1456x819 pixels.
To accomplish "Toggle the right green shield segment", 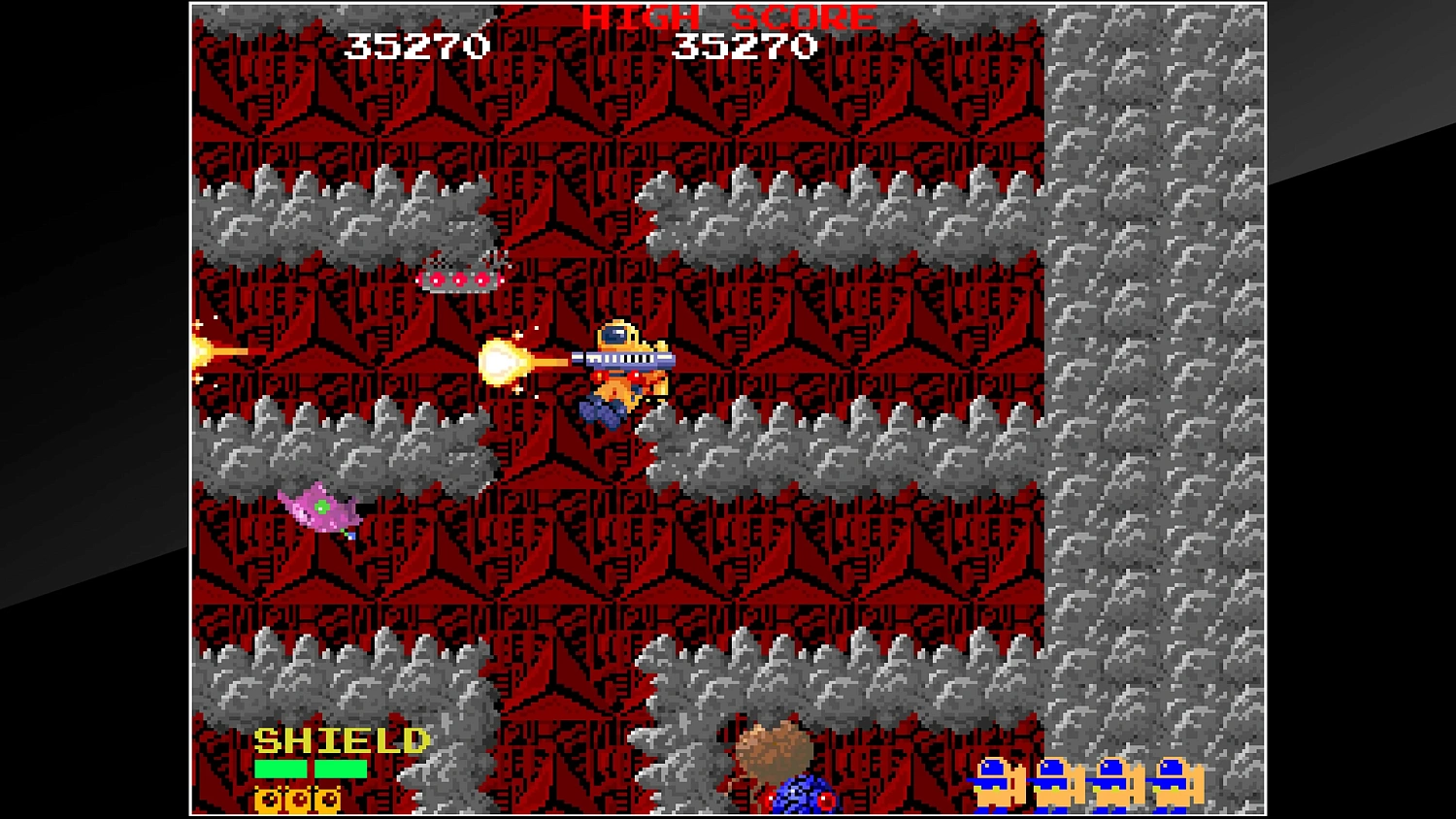I will pyautogui.click(x=341, y=769).
